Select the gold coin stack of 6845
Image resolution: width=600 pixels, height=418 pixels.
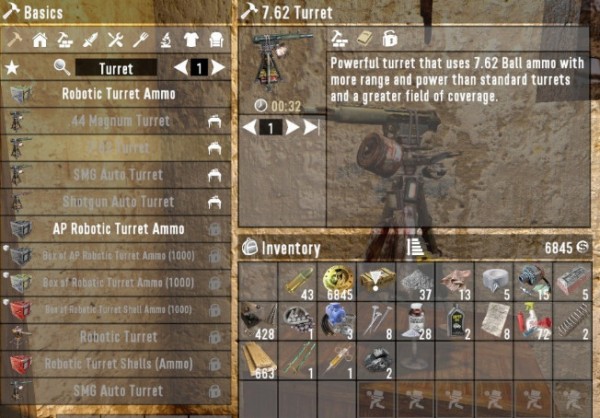[x=338, y=280]
